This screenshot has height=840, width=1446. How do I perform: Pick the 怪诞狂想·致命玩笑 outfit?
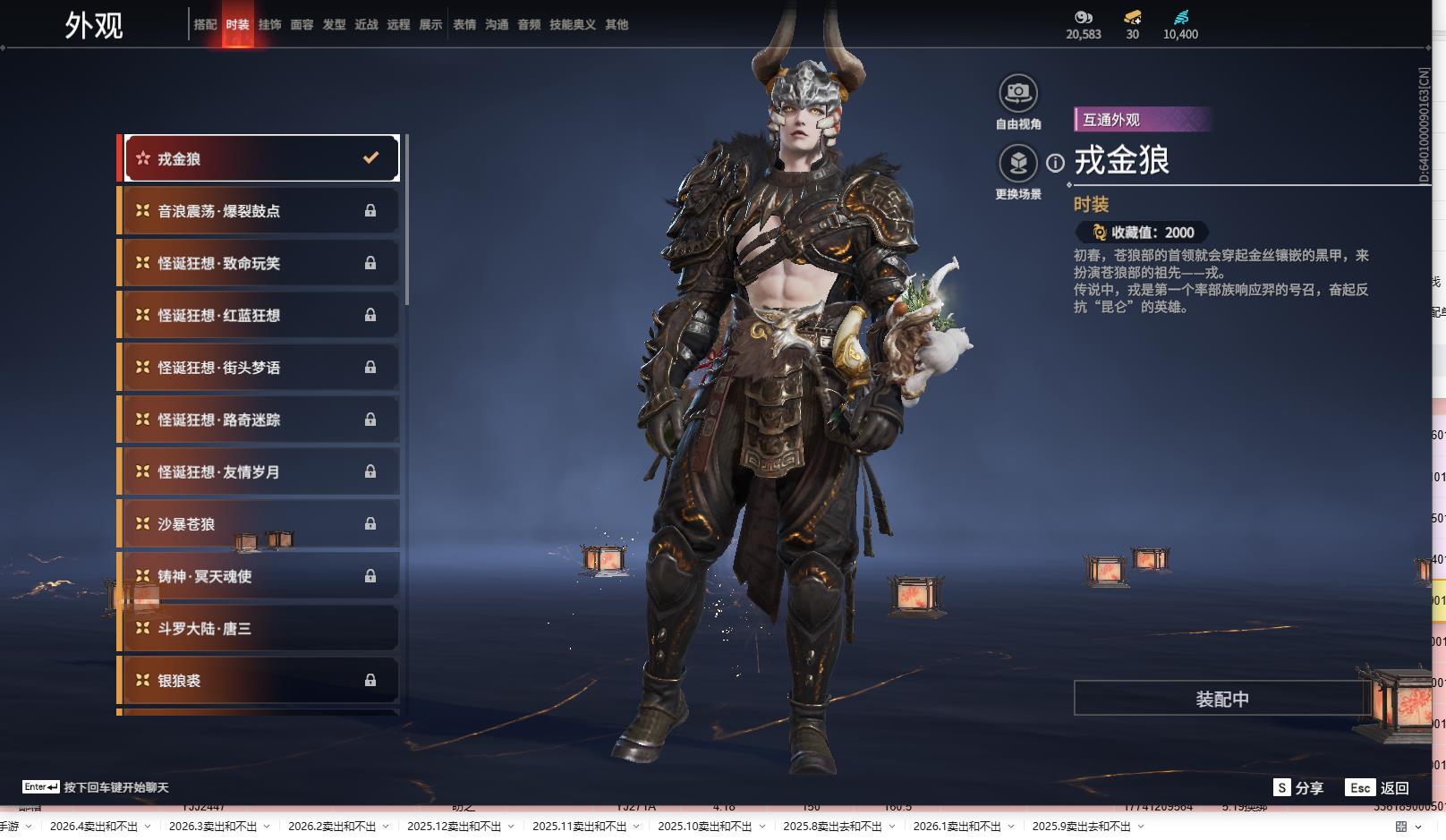tap(260, 263)
